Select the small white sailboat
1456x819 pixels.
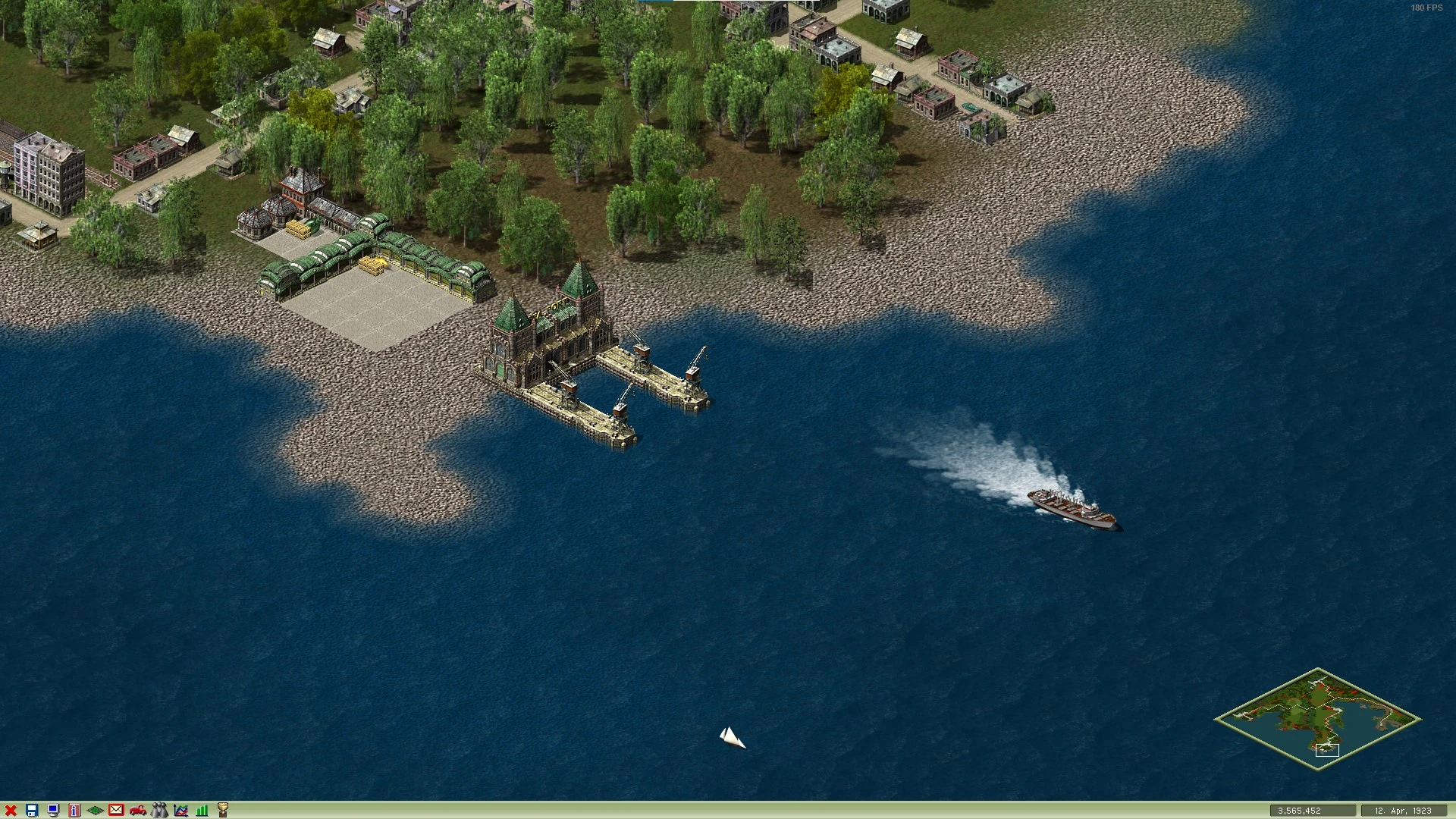click(732, 736)
